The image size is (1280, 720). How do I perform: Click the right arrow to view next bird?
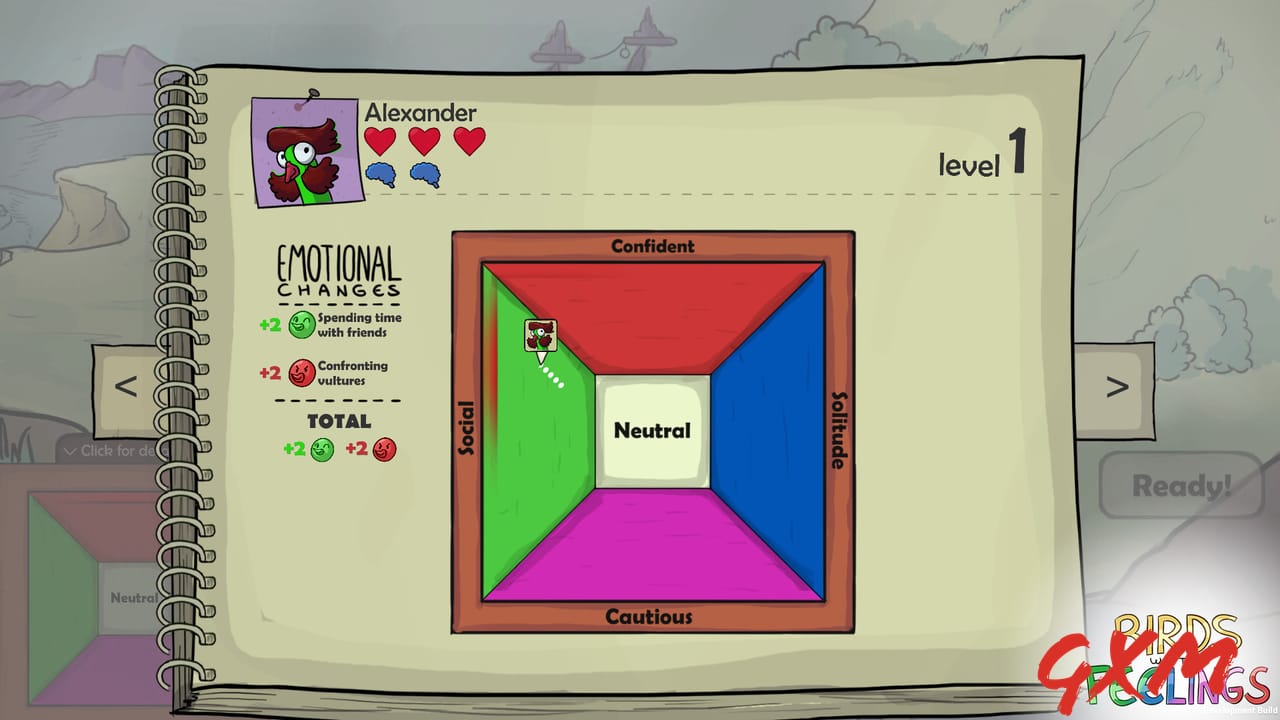pos(1118,385)
